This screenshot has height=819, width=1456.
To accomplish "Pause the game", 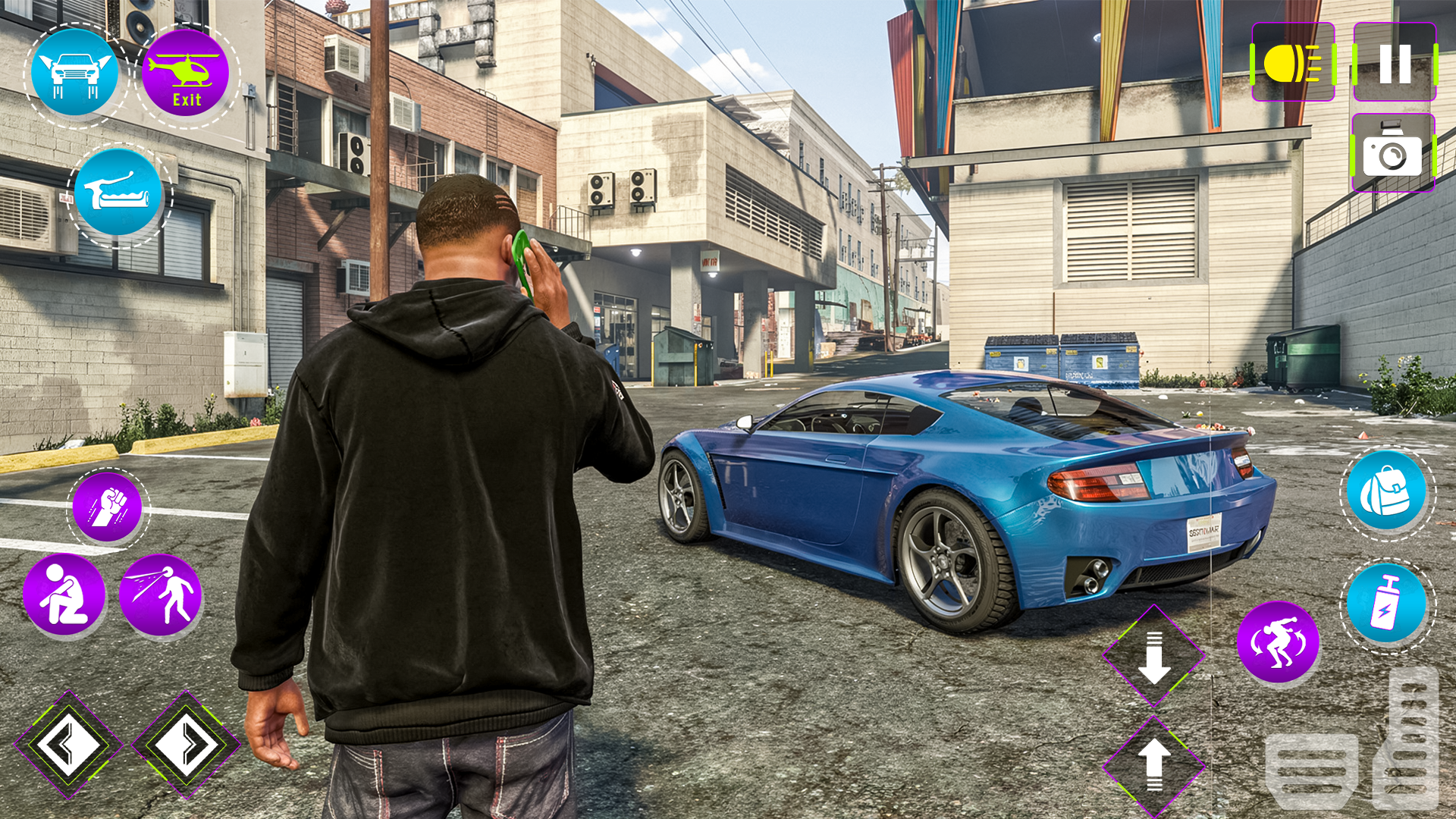I will [1395, 63].
